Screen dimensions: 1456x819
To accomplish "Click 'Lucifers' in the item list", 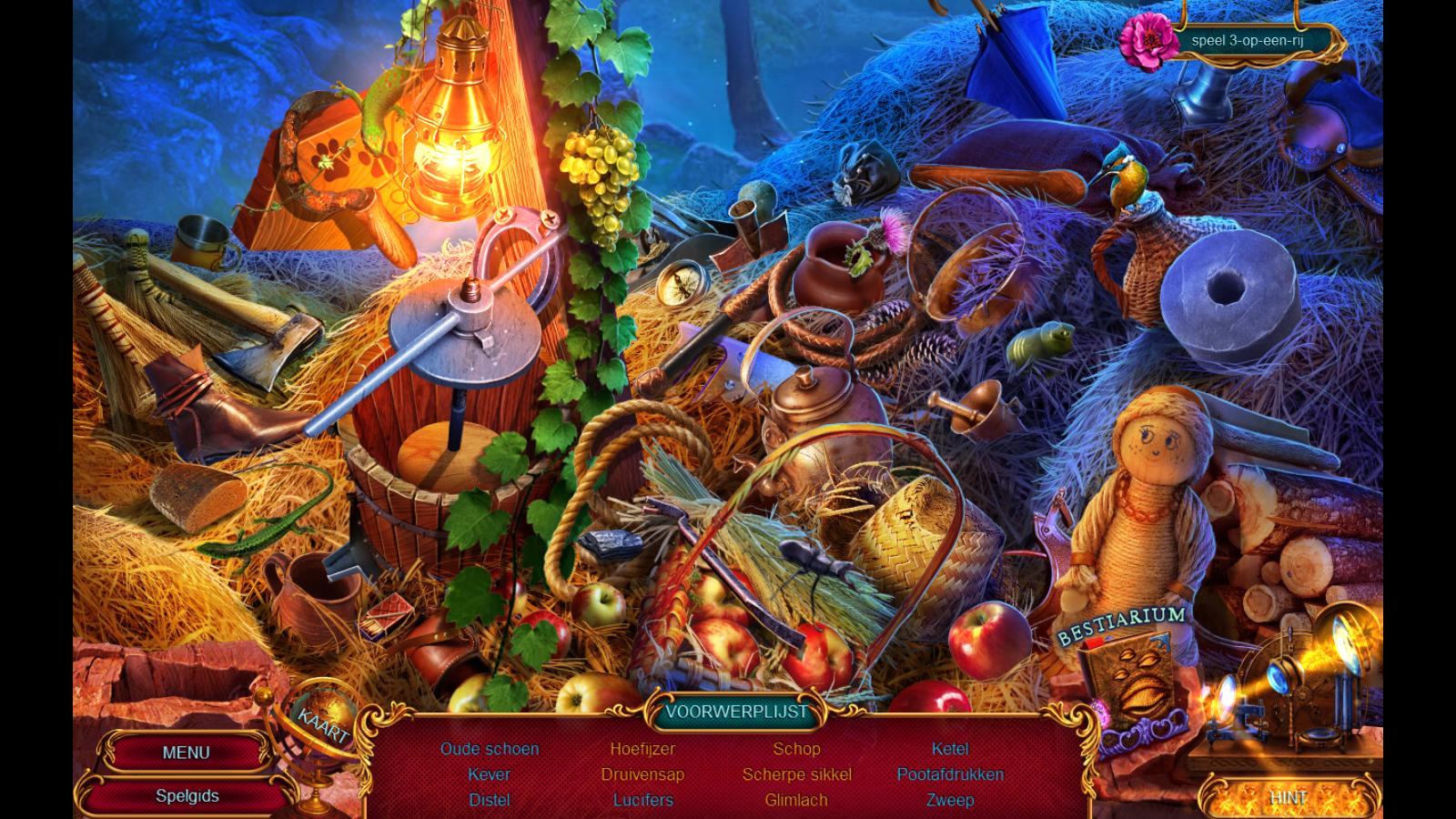I will [642, 800].
